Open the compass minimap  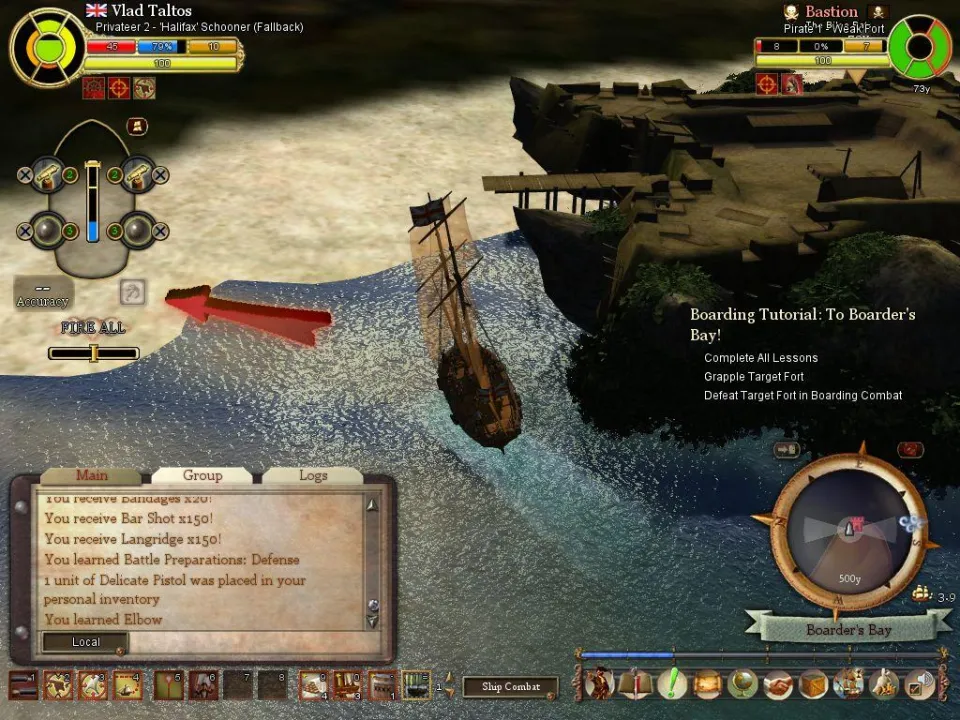tap(850, 532)
